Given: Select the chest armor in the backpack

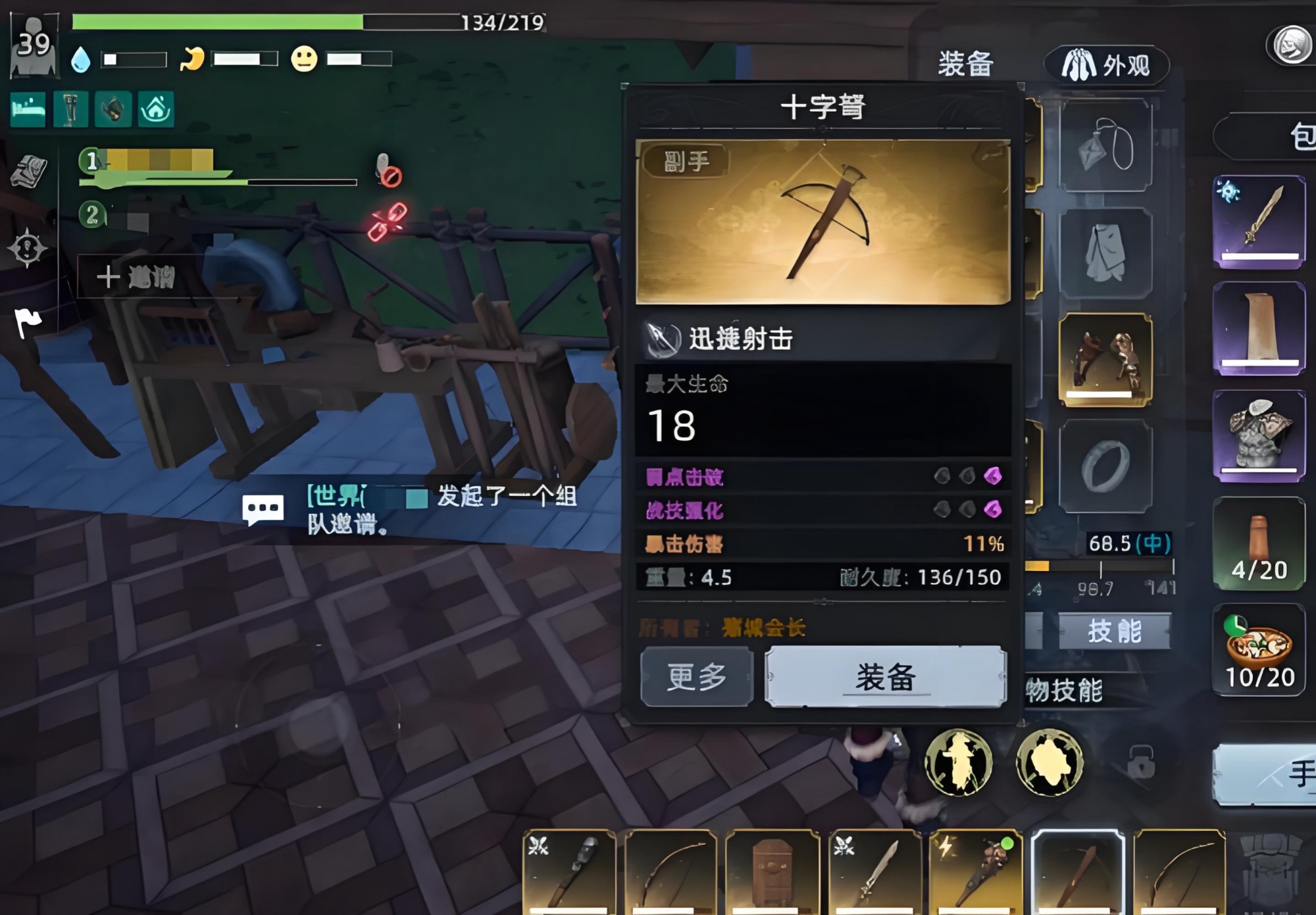Looking at the screenshot, I should coord(1259,435).
